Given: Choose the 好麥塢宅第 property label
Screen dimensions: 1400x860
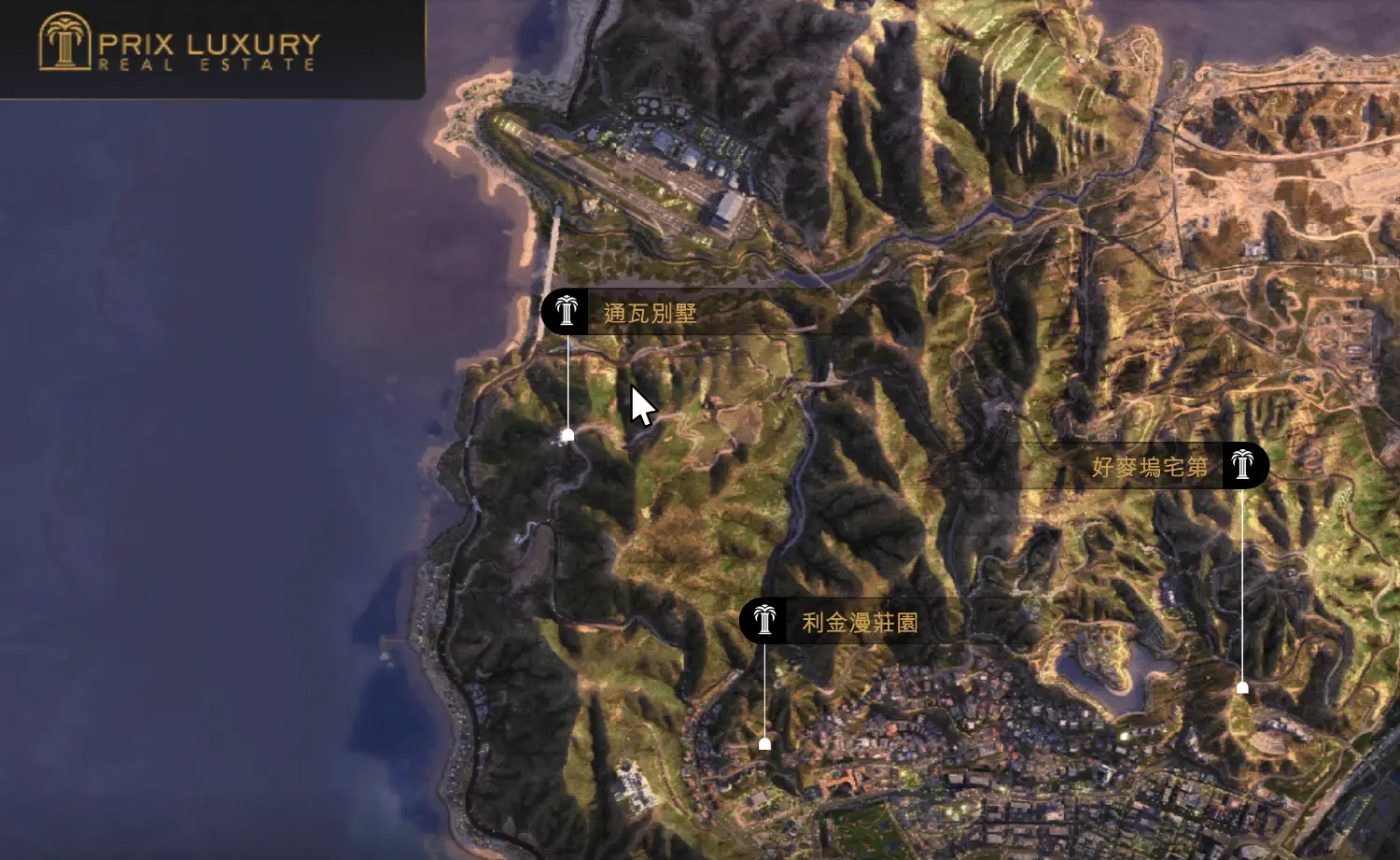Looking at the screenshot, I should (1150, 466).
